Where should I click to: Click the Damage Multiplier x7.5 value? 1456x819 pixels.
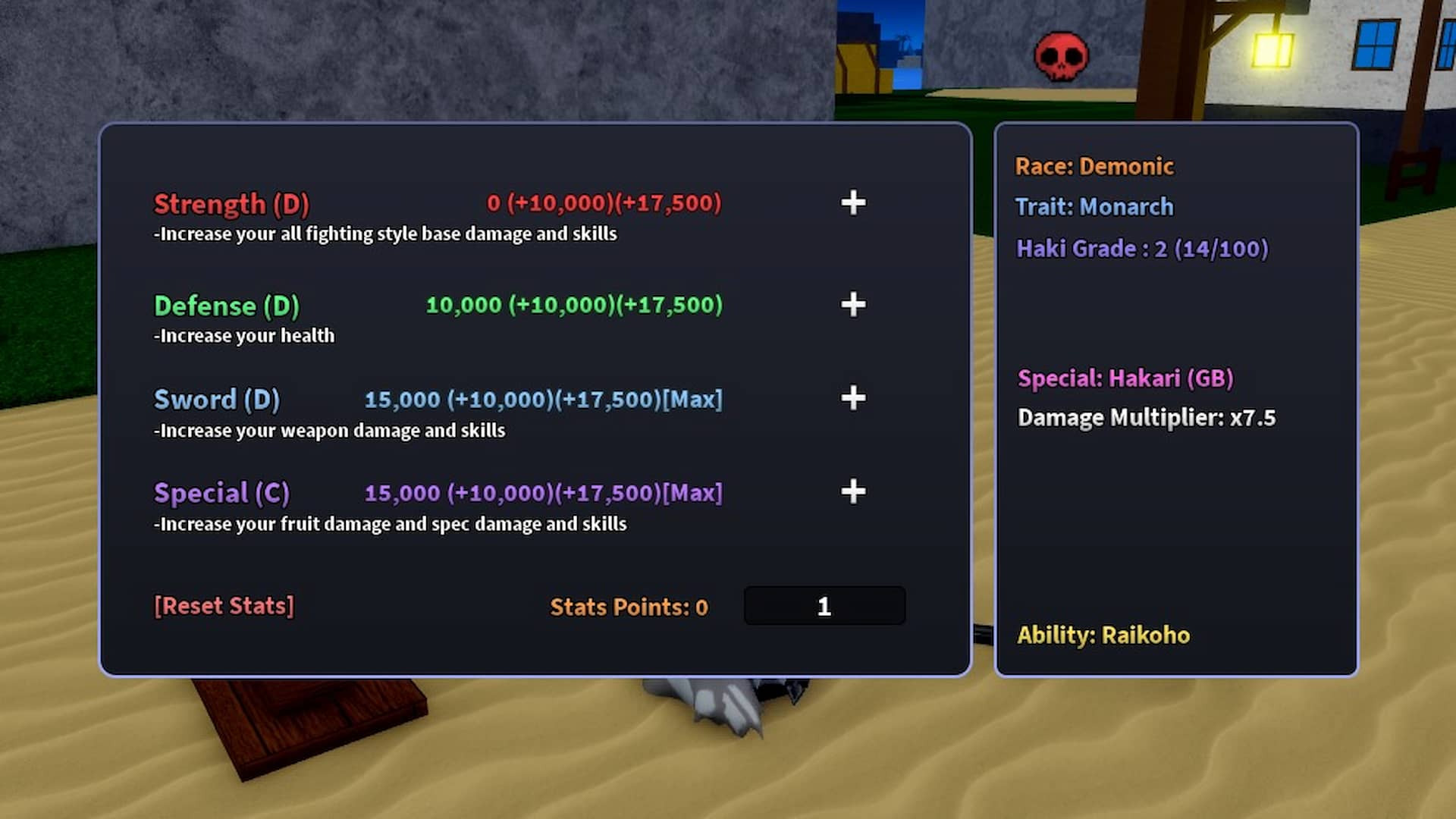(x=1146, y=417)
